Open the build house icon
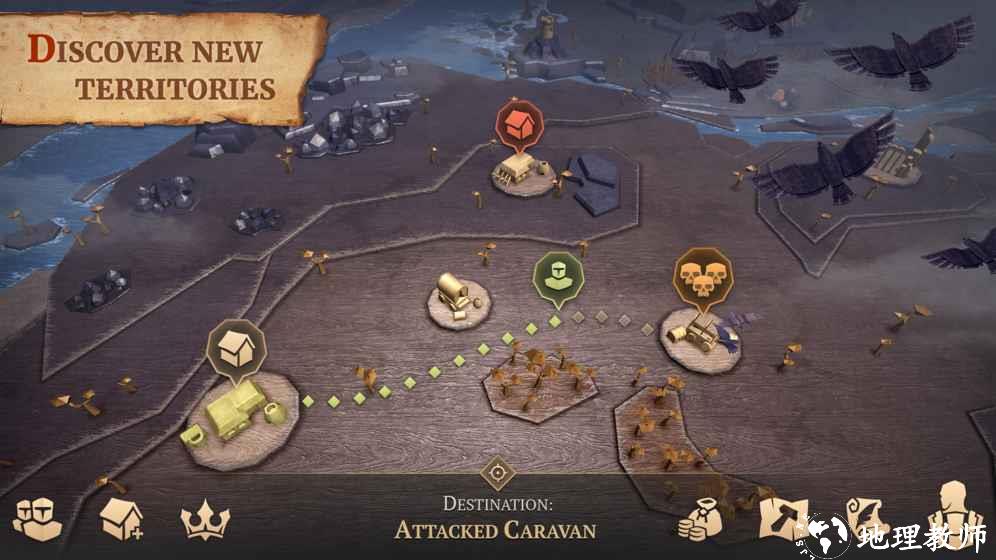 [120, 519]
